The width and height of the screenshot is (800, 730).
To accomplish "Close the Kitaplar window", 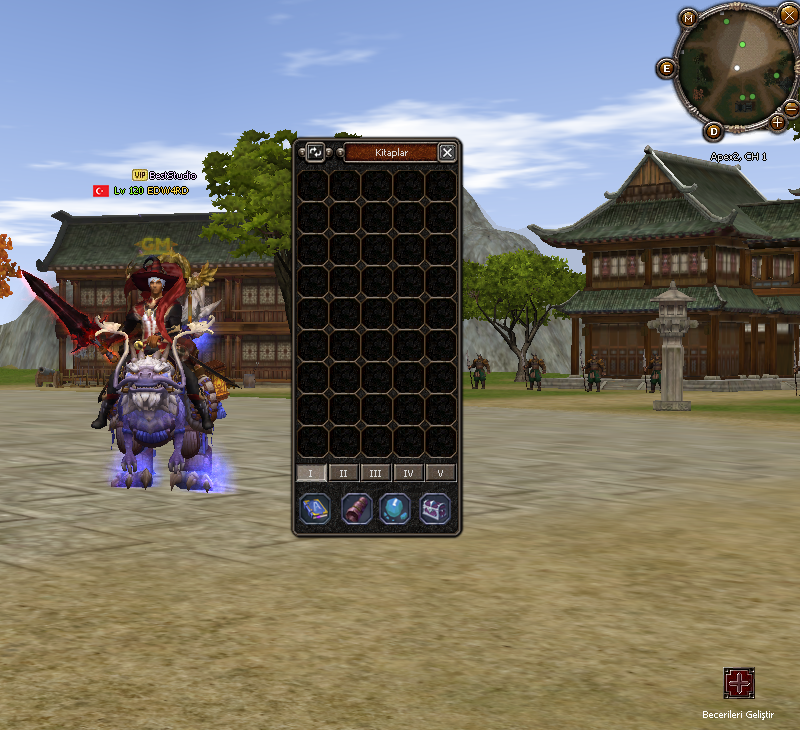I will (447, 152).
